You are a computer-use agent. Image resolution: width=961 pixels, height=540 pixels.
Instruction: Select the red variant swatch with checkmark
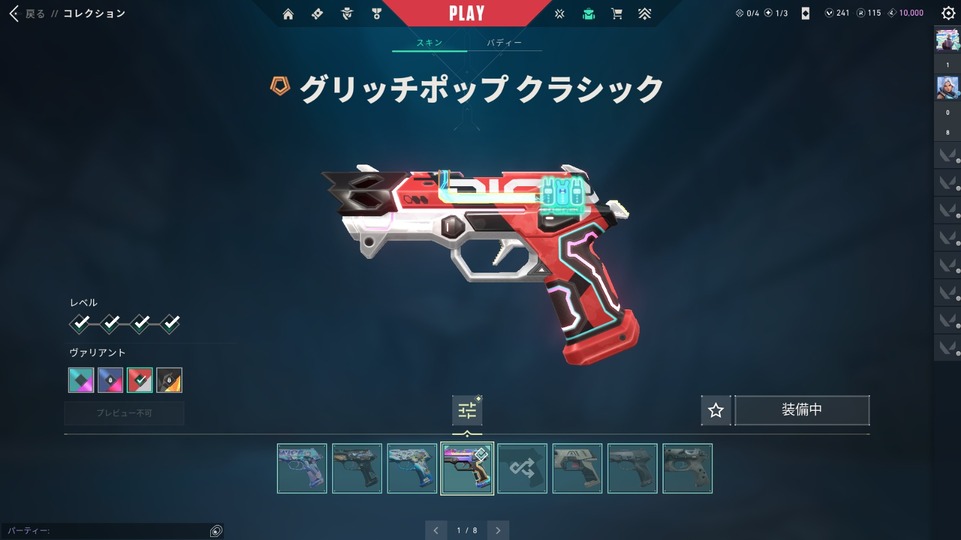(140, 380)
